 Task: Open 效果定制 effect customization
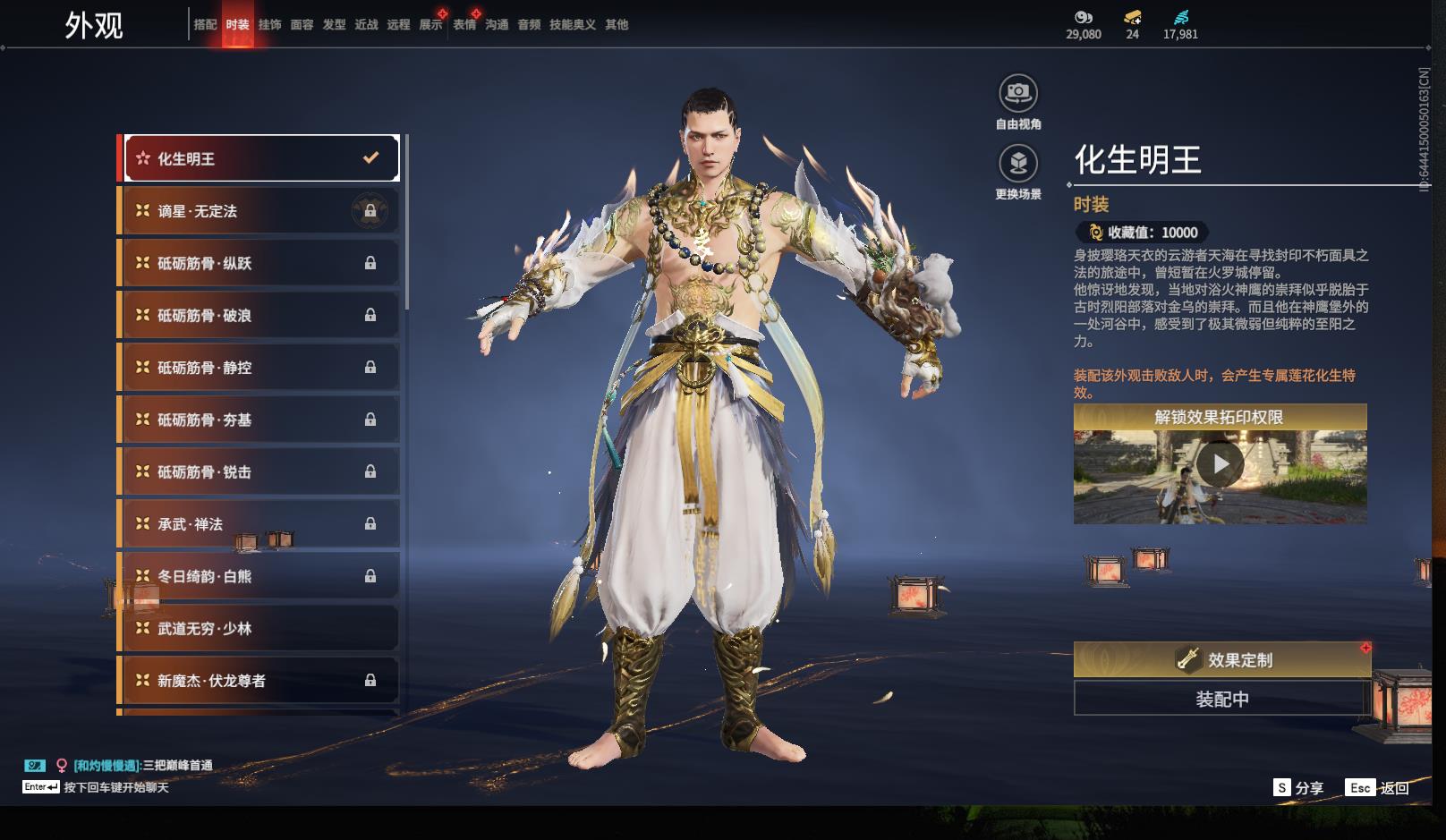1222,660
